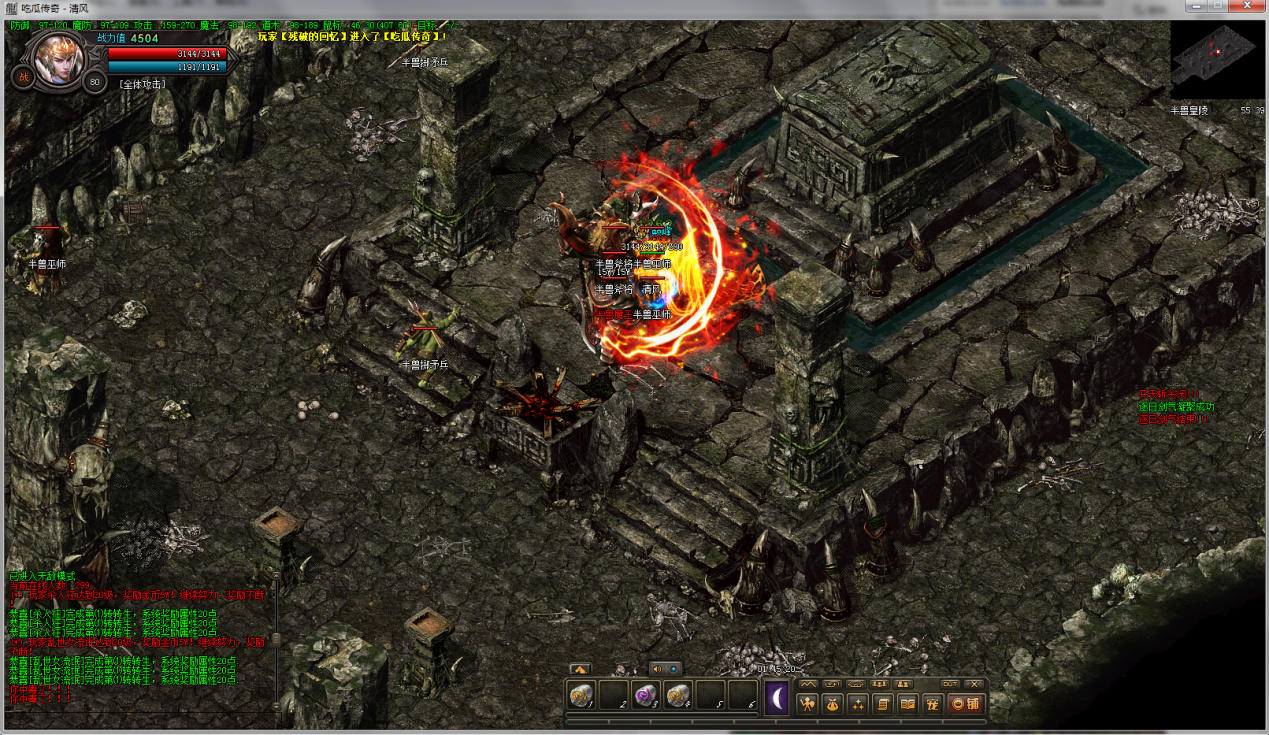Use the rune stone in hotbar slot 4
This screenshot has width=1269, height=735.
point(678,696)
